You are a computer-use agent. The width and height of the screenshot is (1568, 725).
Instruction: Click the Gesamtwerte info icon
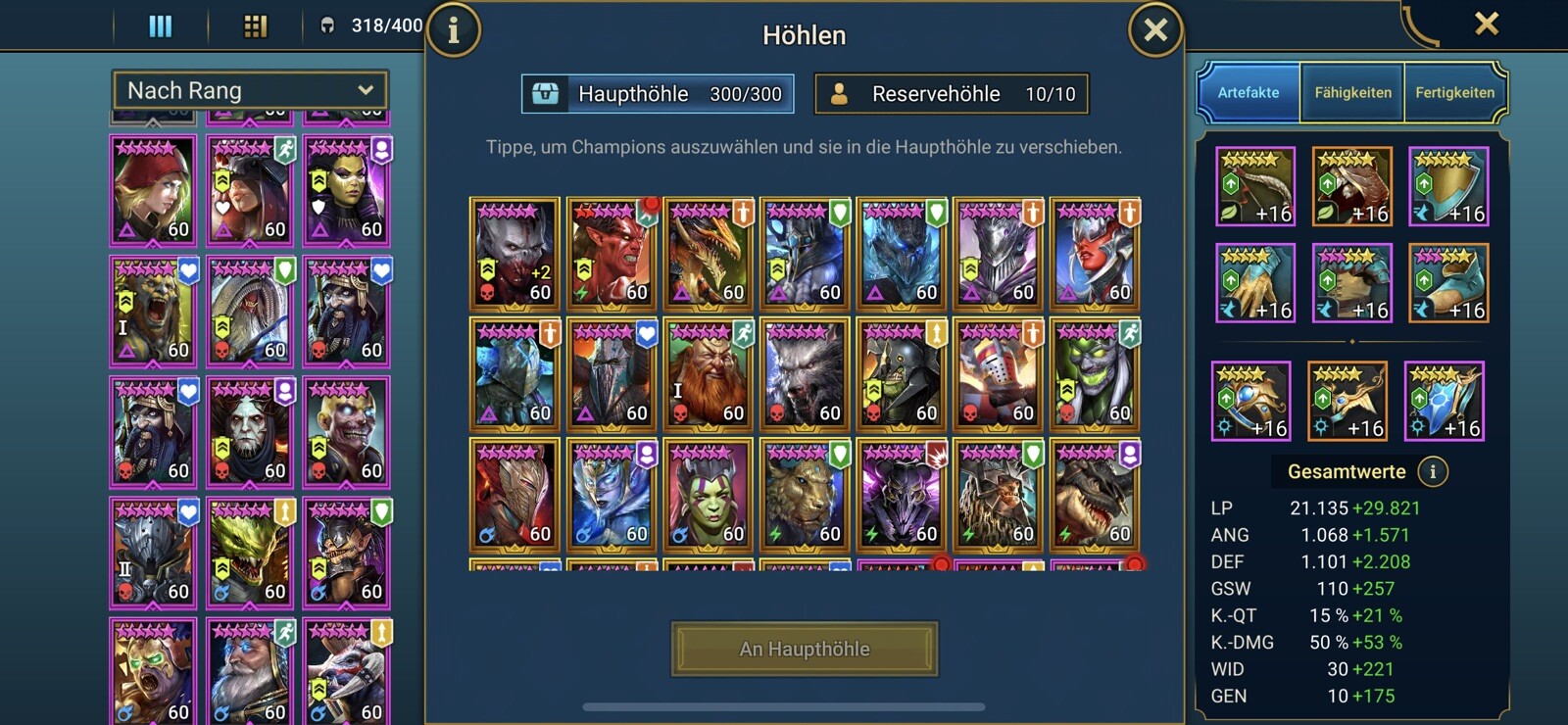coord(1432,471)
